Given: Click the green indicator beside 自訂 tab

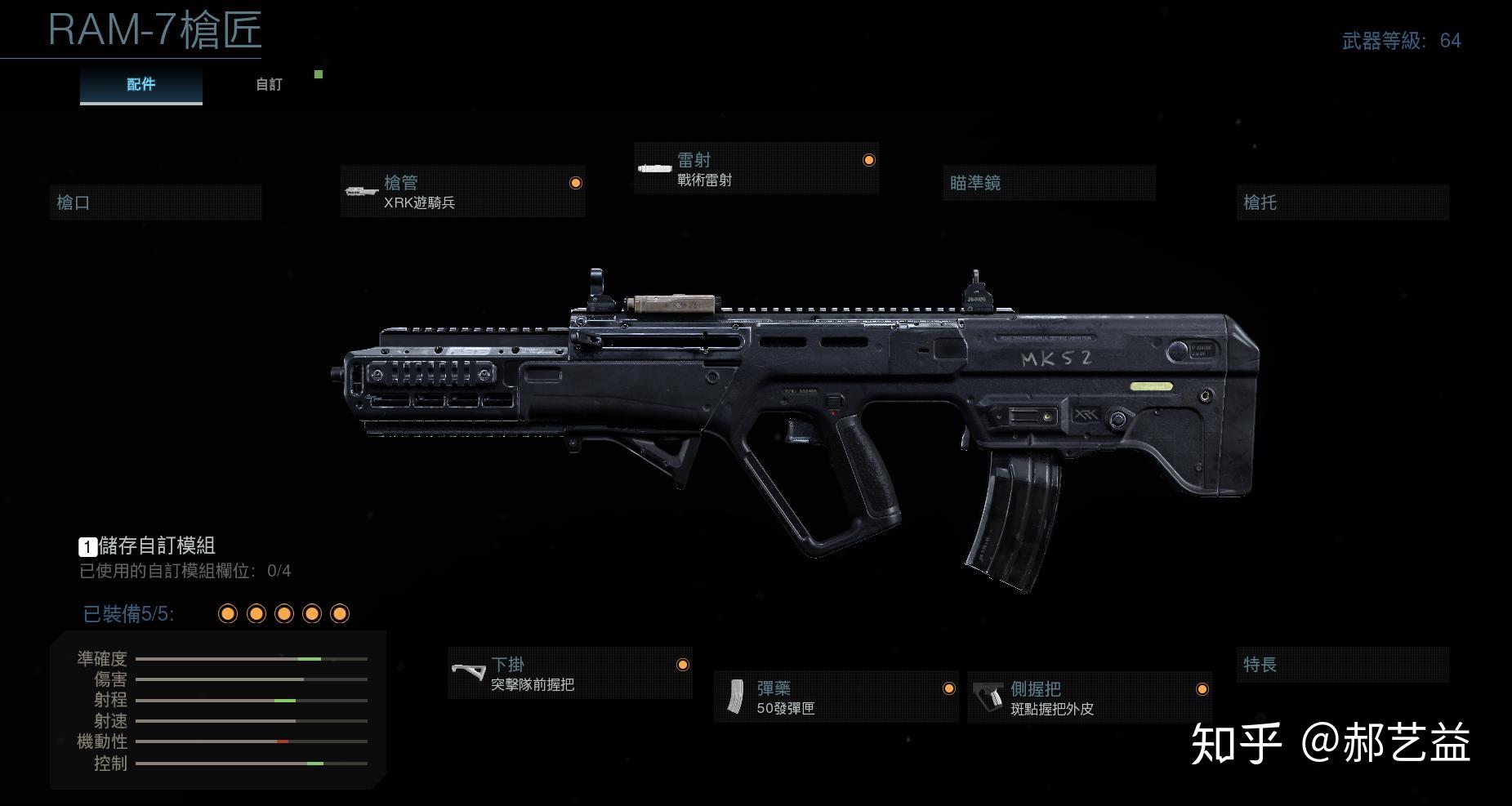Looking at the screenshot, I should (x=319, y=73).
